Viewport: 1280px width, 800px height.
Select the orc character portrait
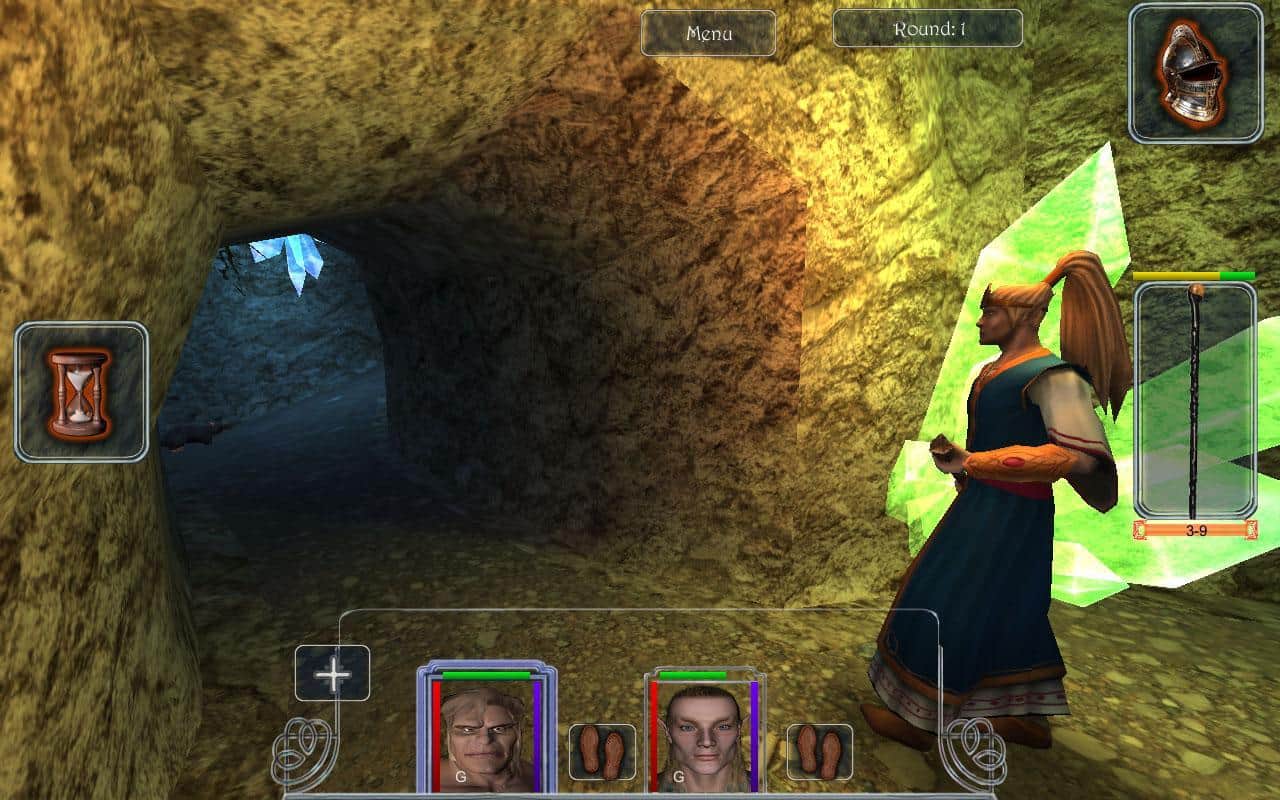[485, 735]
